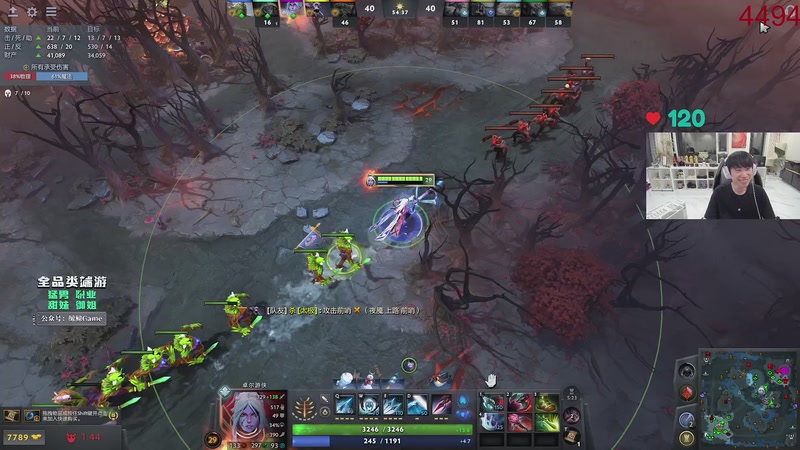Activate the Frost Arrows ability
The width and height of the screenshot is (800, 450).
[x=346, y=404]
